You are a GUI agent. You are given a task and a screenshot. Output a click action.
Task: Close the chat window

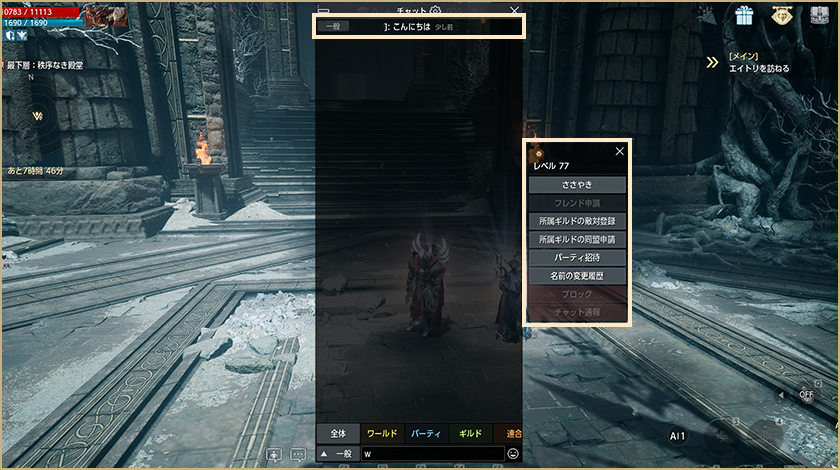(x=514, y=10)
